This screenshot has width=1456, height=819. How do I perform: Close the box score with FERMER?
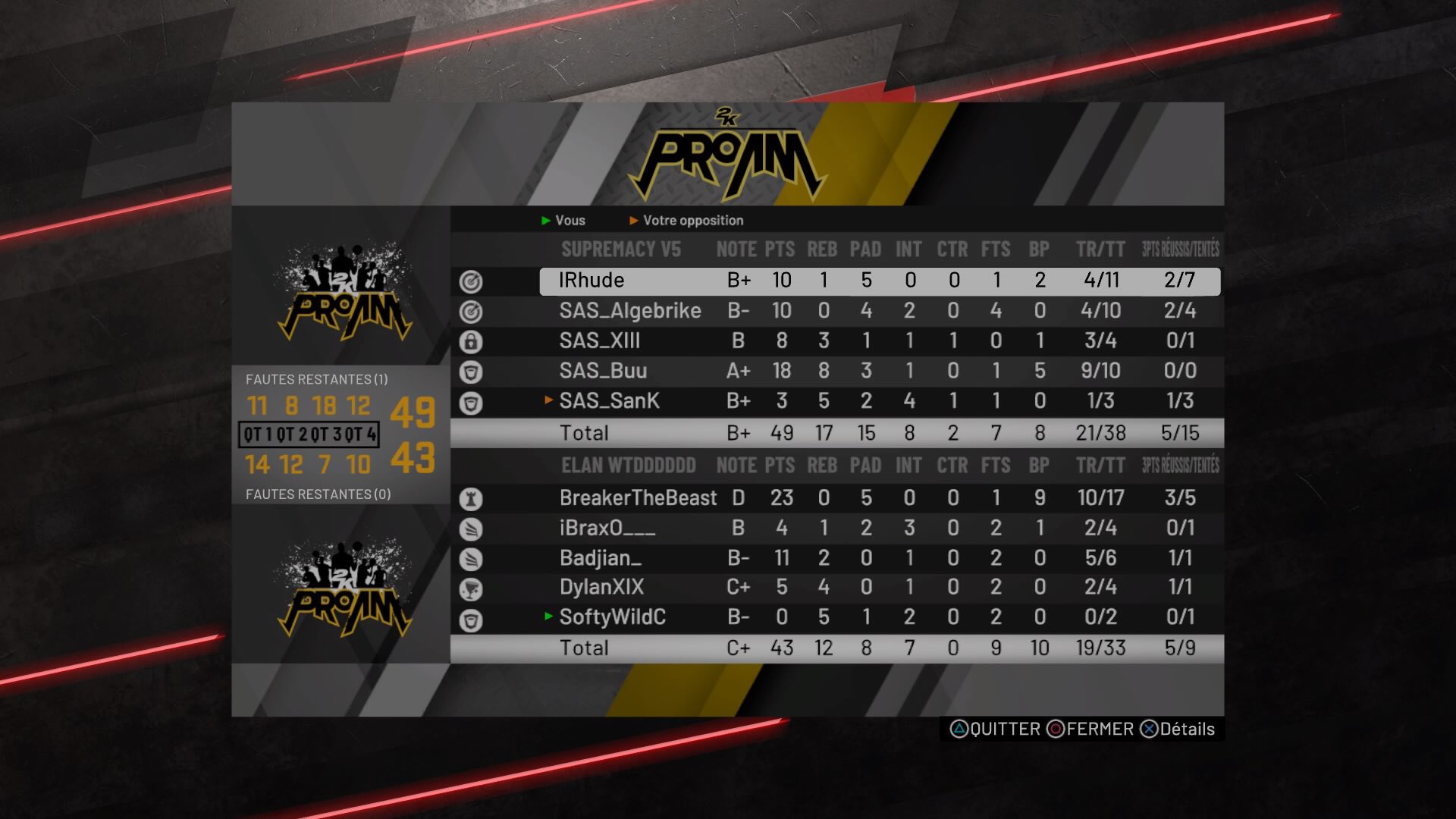1090,730
